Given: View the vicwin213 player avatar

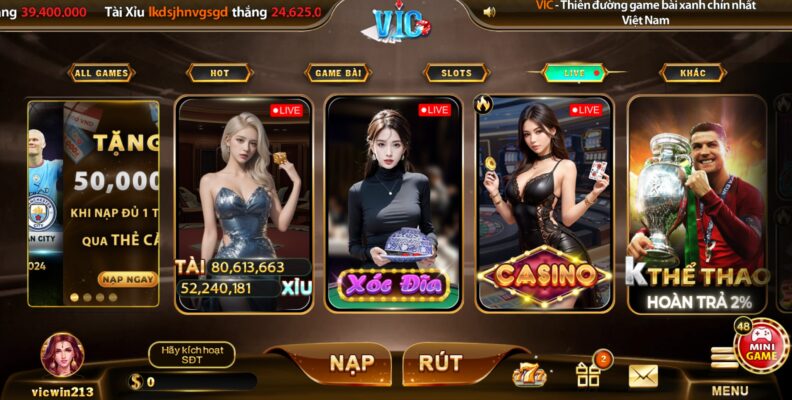Looking at the screenshot, I should coord(62,356).
